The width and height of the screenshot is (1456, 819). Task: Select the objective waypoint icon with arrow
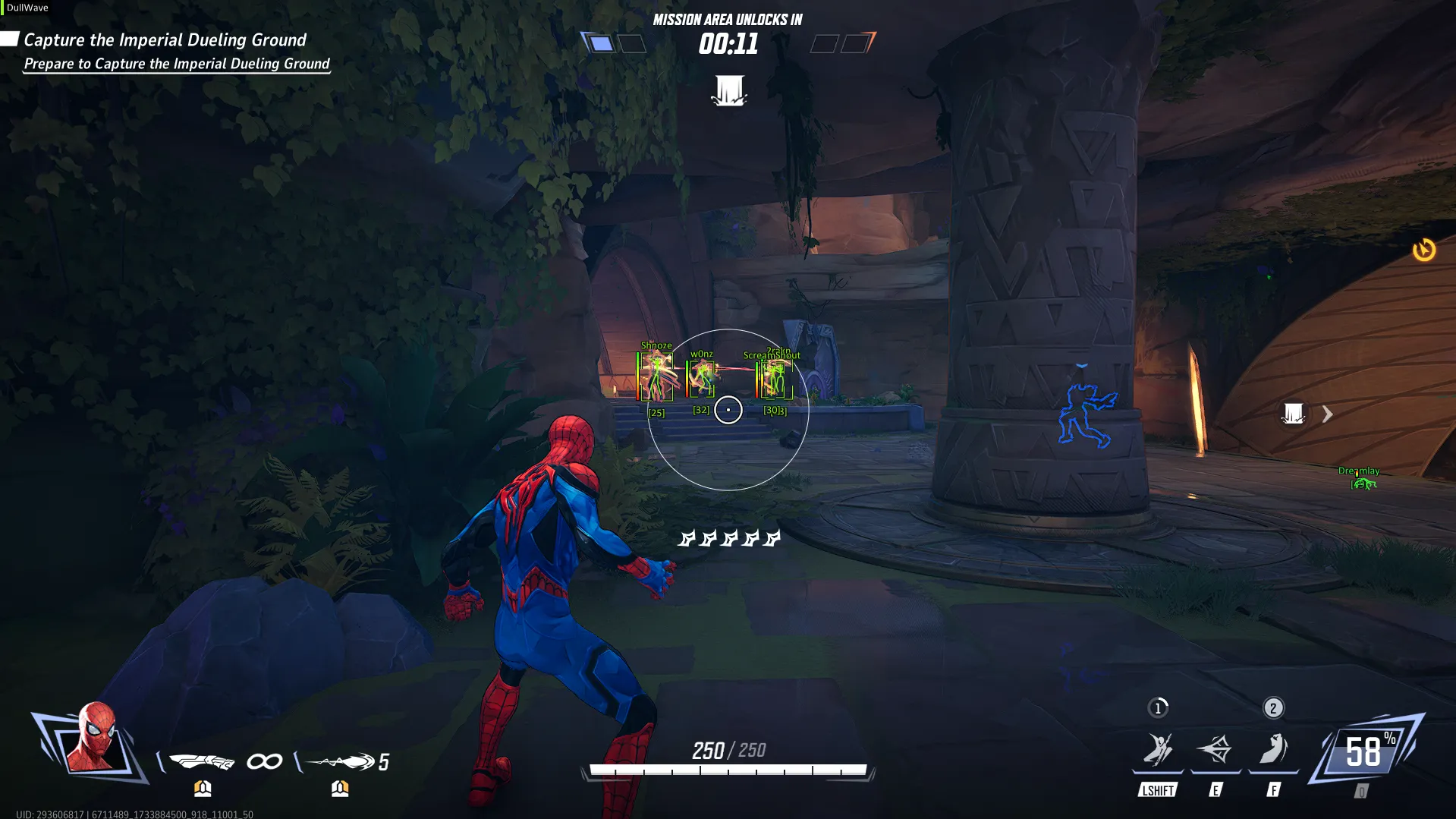pos(1294,414)
